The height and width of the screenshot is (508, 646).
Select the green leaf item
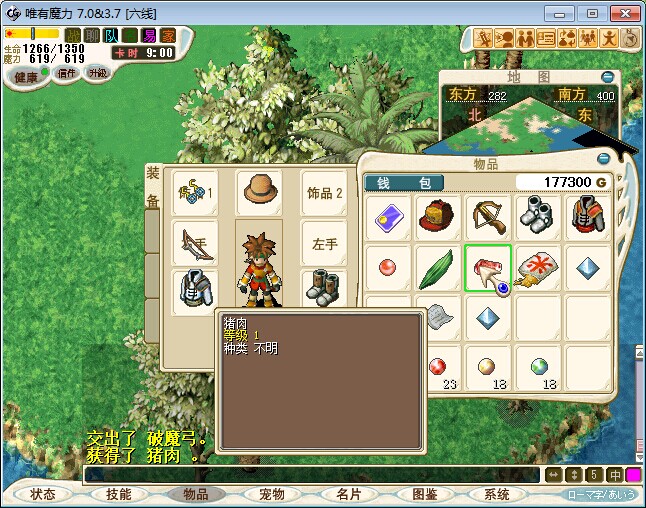438,268
